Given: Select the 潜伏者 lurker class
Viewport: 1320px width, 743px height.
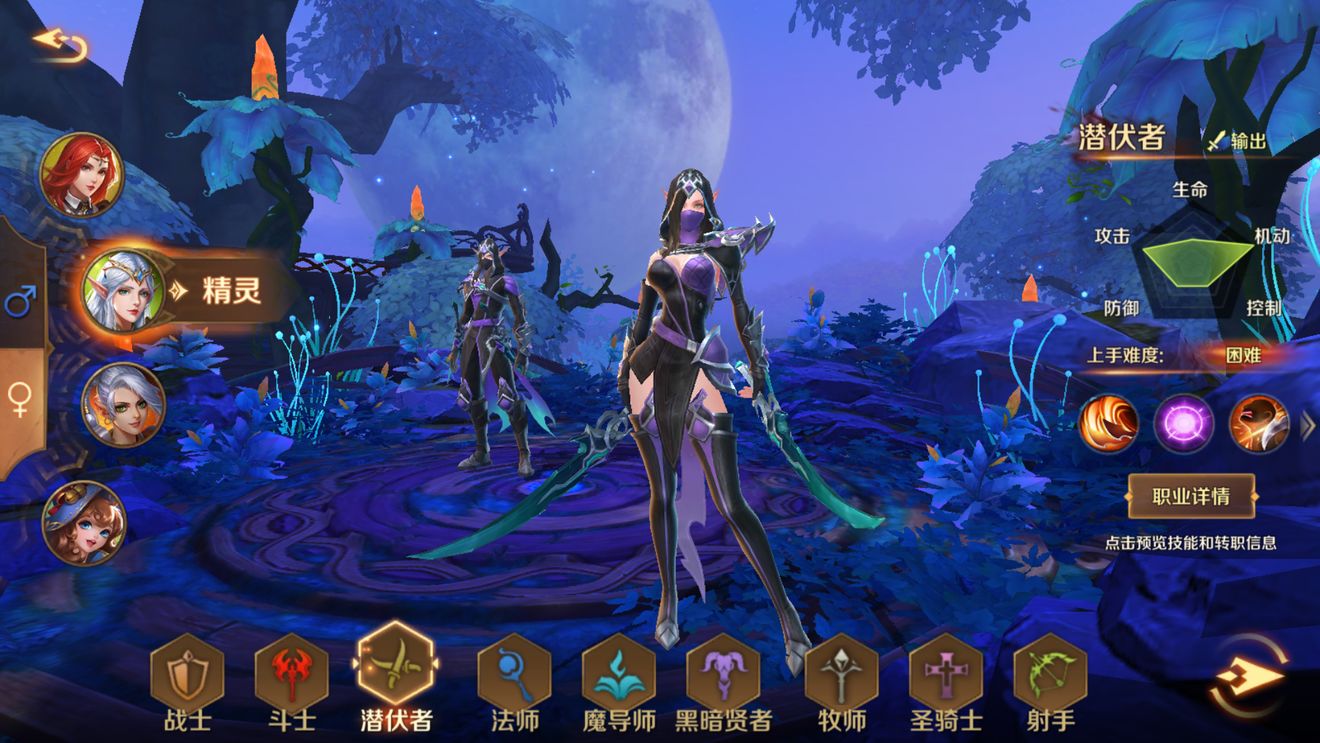Looking at the screenshot, I should [x=395, y=668].
